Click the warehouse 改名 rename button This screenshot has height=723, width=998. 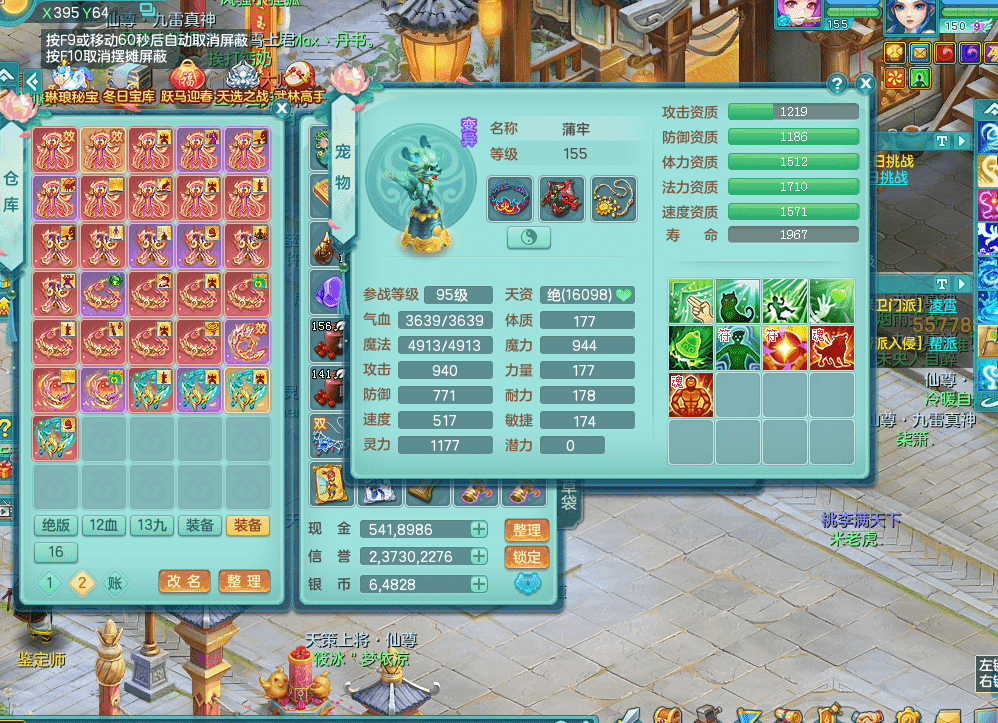pyautogui.click(x=185, y=581)
